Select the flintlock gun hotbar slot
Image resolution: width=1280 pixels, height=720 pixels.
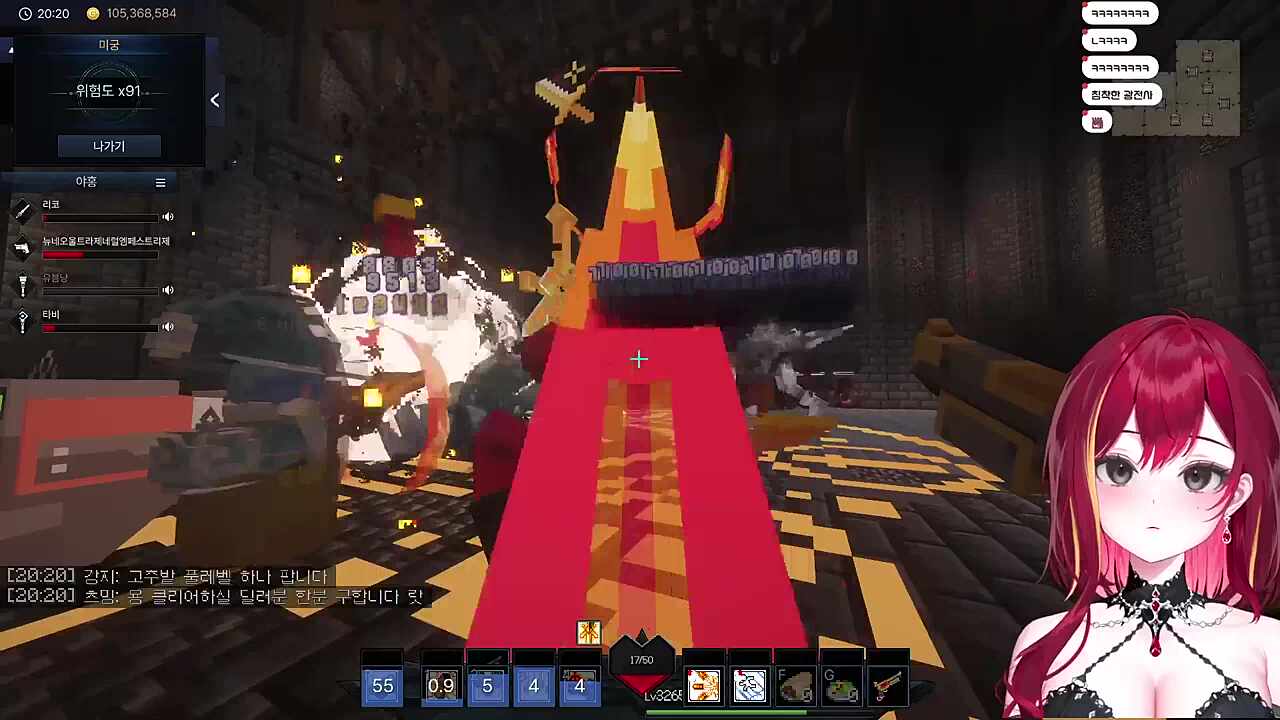click(x=887, y=686)
